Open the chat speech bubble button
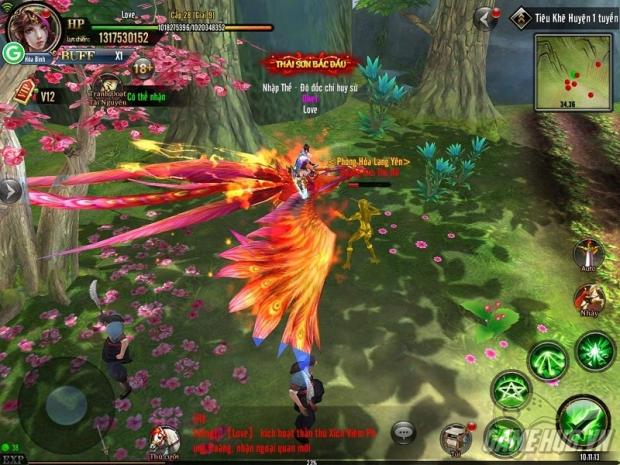 coord(404,431)
